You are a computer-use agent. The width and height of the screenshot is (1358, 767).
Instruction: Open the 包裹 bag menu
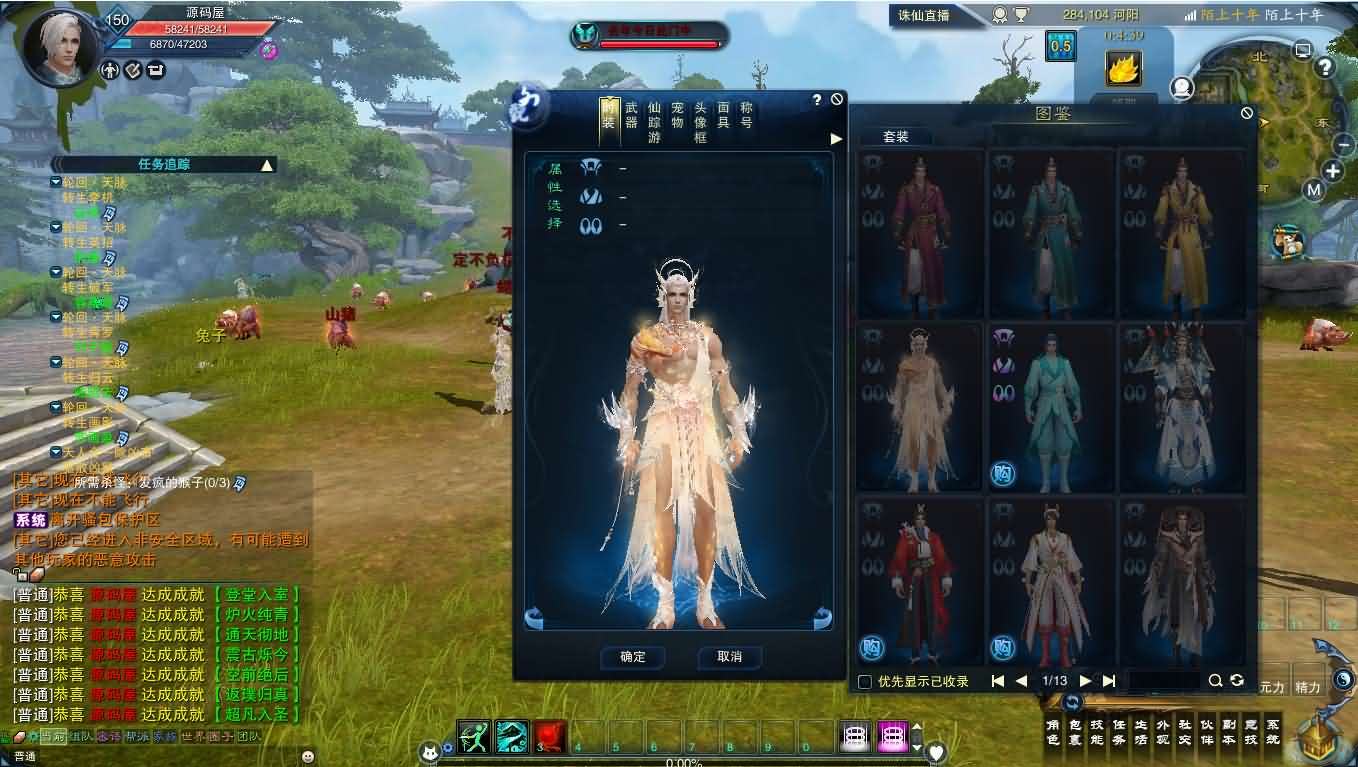point(1076,733)
